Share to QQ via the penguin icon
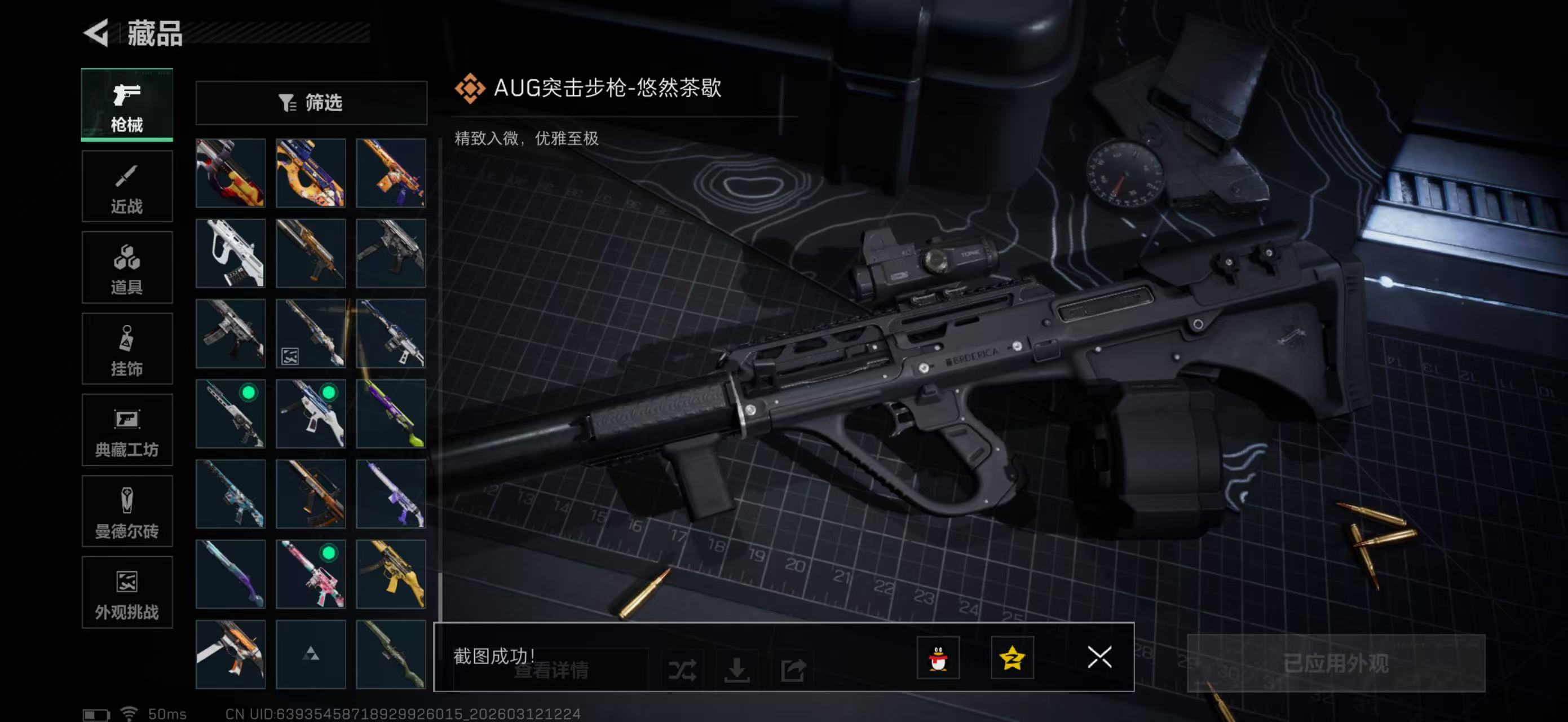Viewport: 1568px width, 722px height. point(939,659)
